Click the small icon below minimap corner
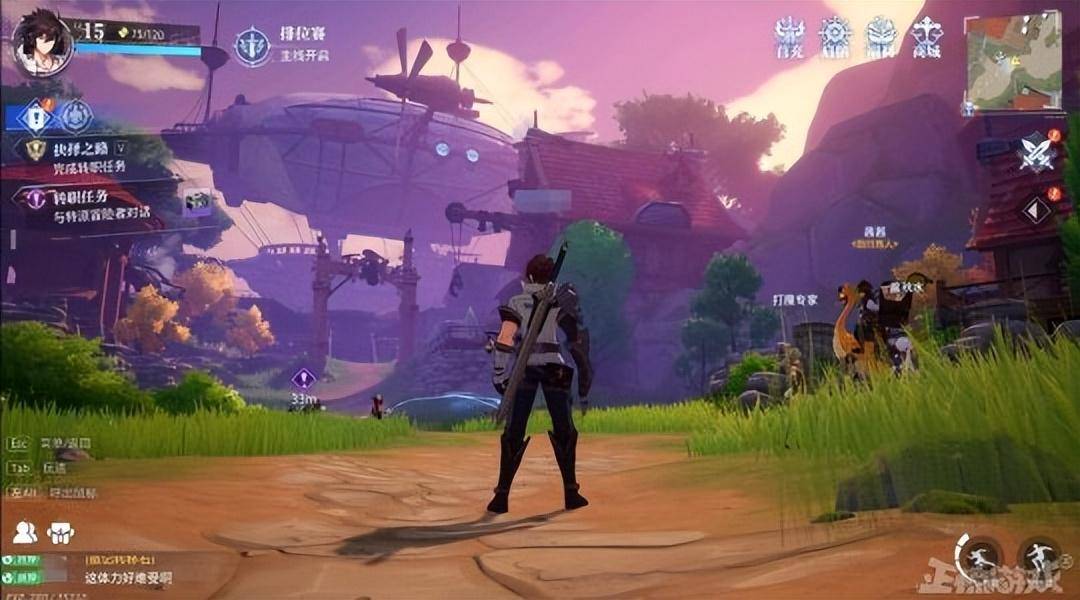This screenshot has width=1080, height=600. click(968, 107)
